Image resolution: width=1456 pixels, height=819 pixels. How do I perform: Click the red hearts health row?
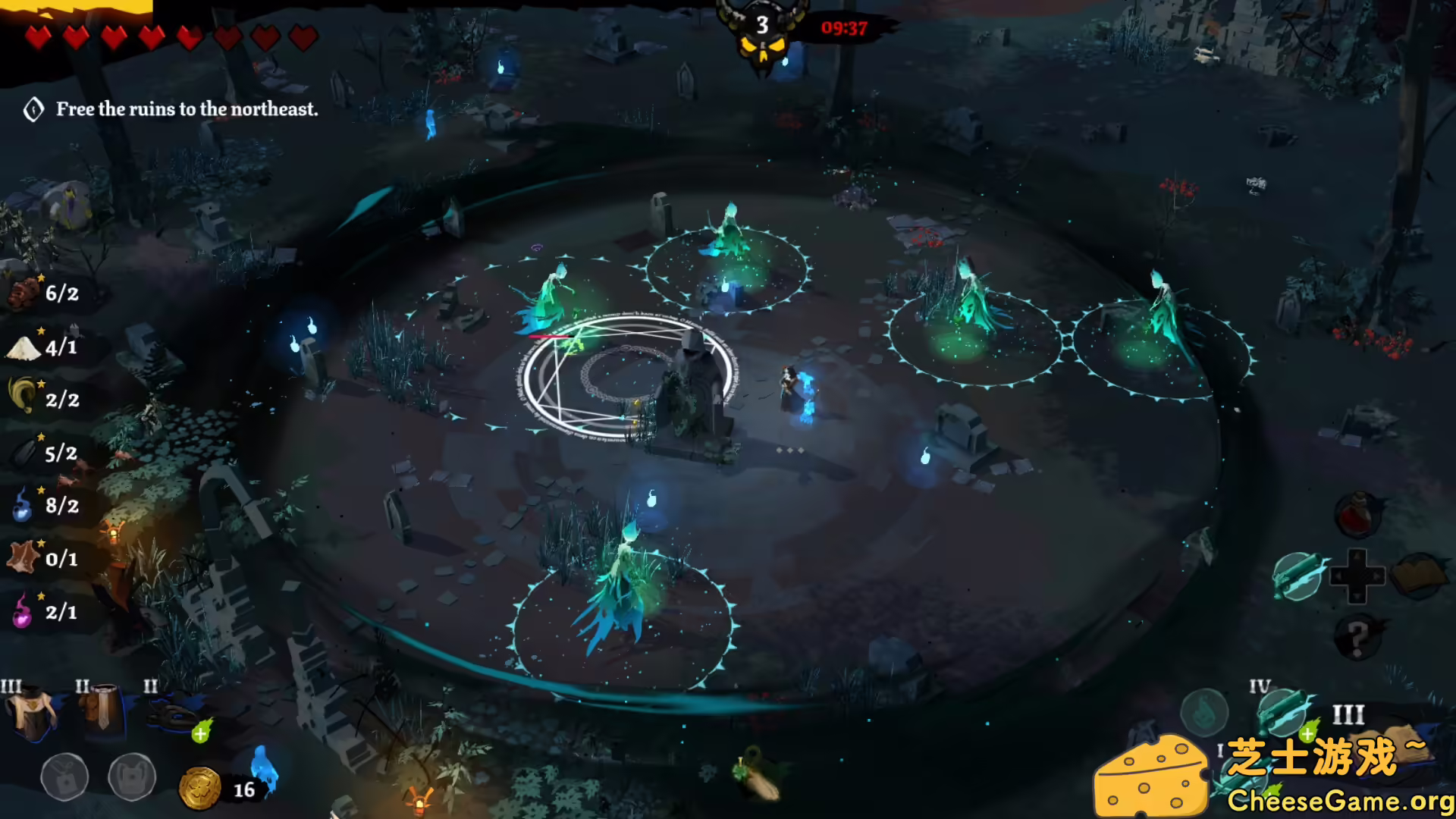[171, 38]
